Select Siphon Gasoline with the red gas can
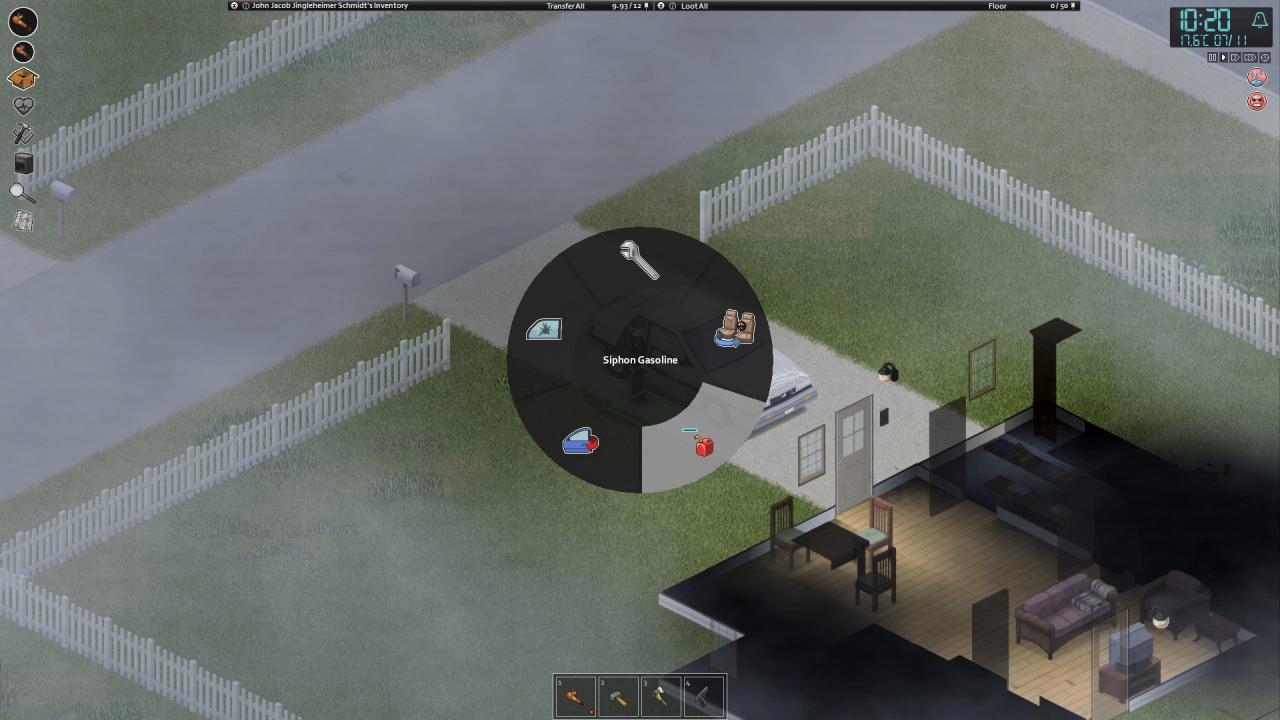The height and width of the screenshot is (720, 1280). point(702,443)
